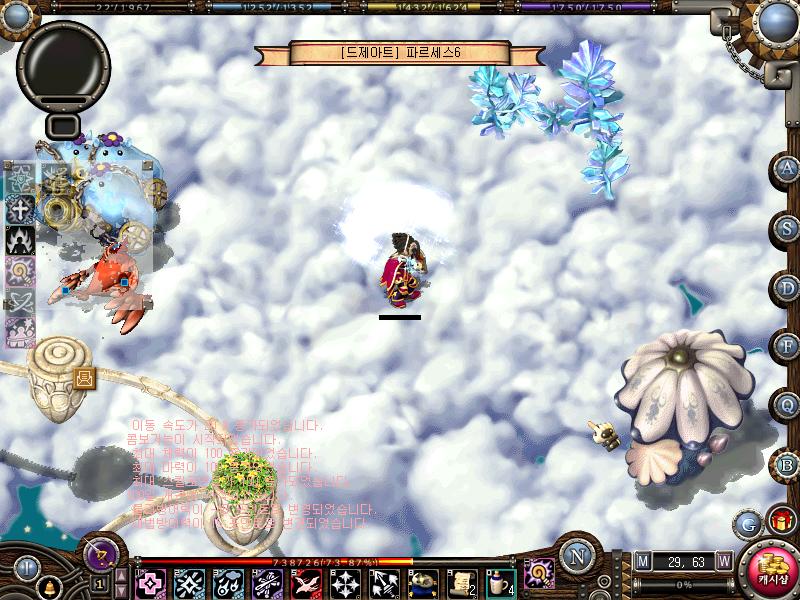Open the mail envelope notification icon
Screen dimensions: 800x600
coord(84,377)
